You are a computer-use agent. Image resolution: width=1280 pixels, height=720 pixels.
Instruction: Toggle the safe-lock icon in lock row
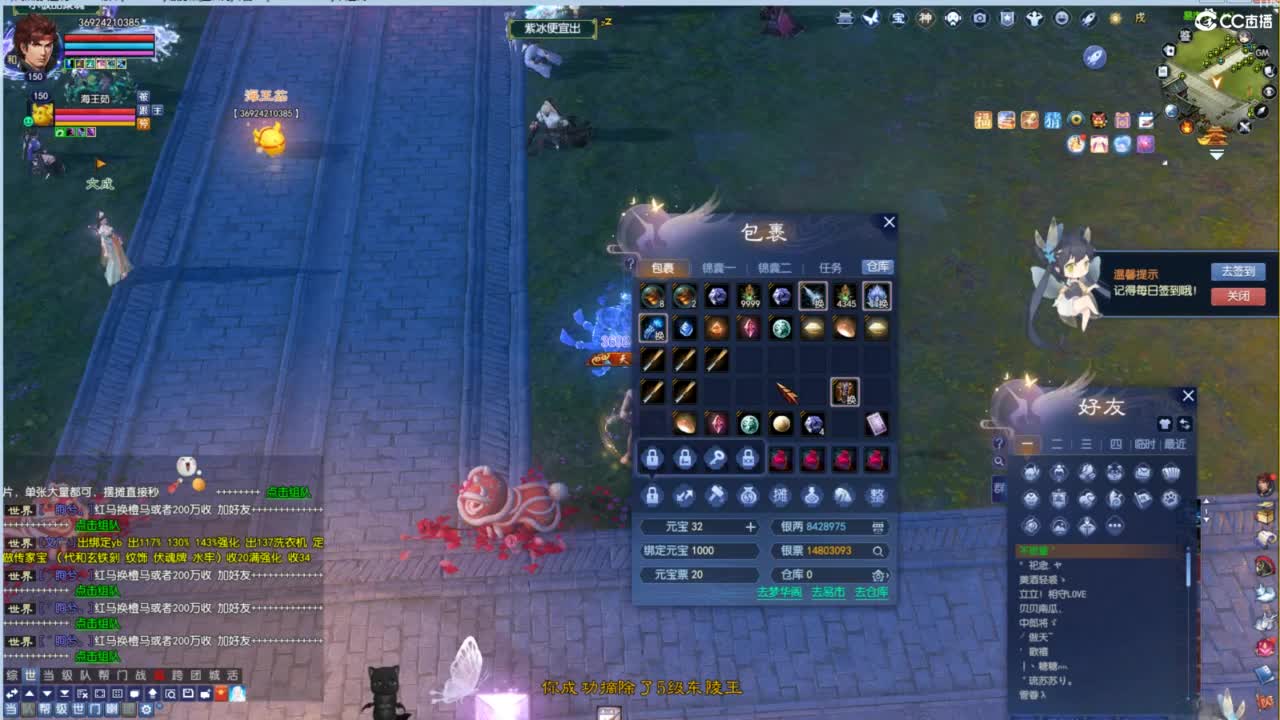(x=749, y=458)
